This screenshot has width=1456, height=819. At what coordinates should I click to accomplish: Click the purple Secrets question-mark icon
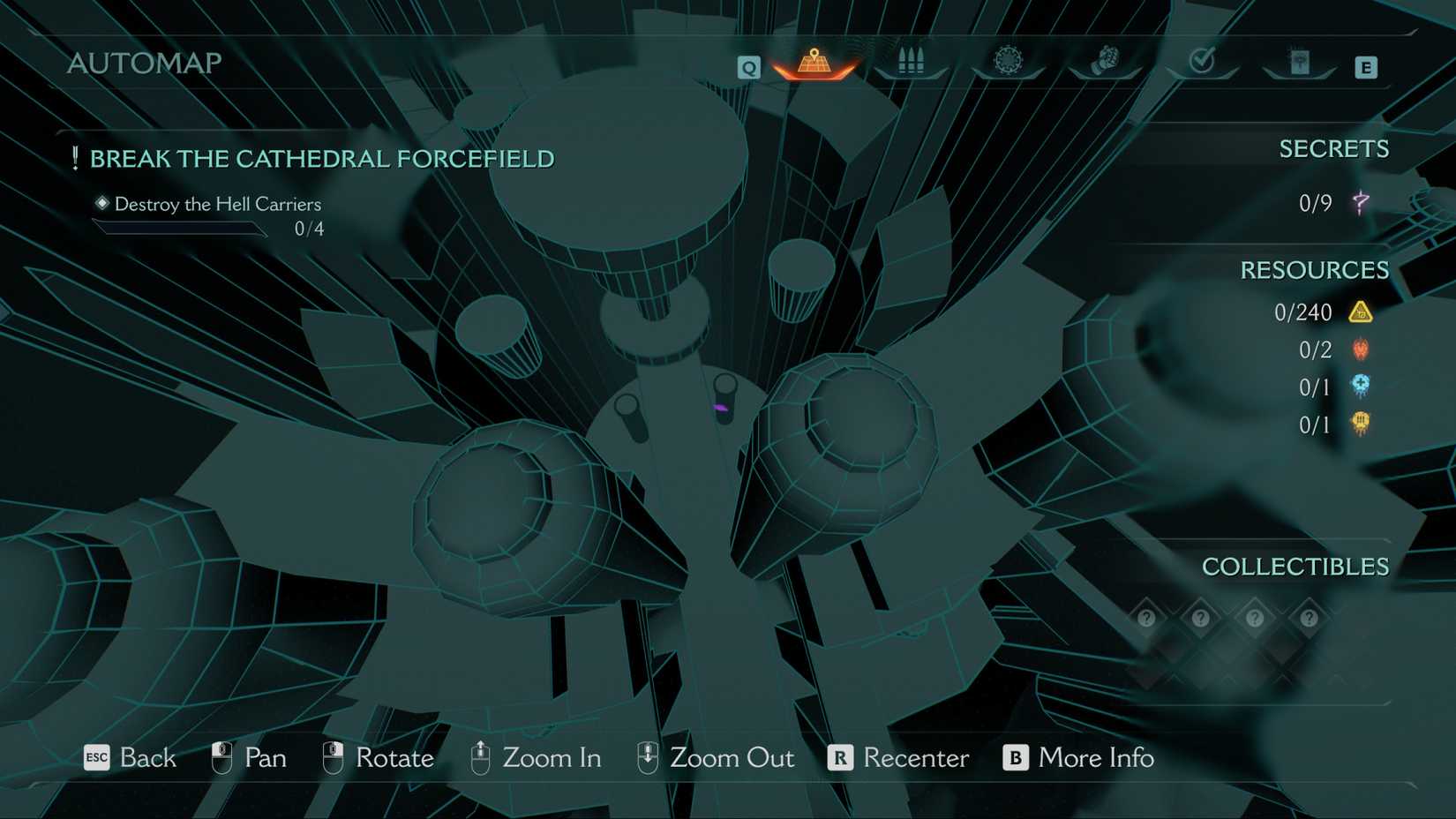tap(1360, 202)
